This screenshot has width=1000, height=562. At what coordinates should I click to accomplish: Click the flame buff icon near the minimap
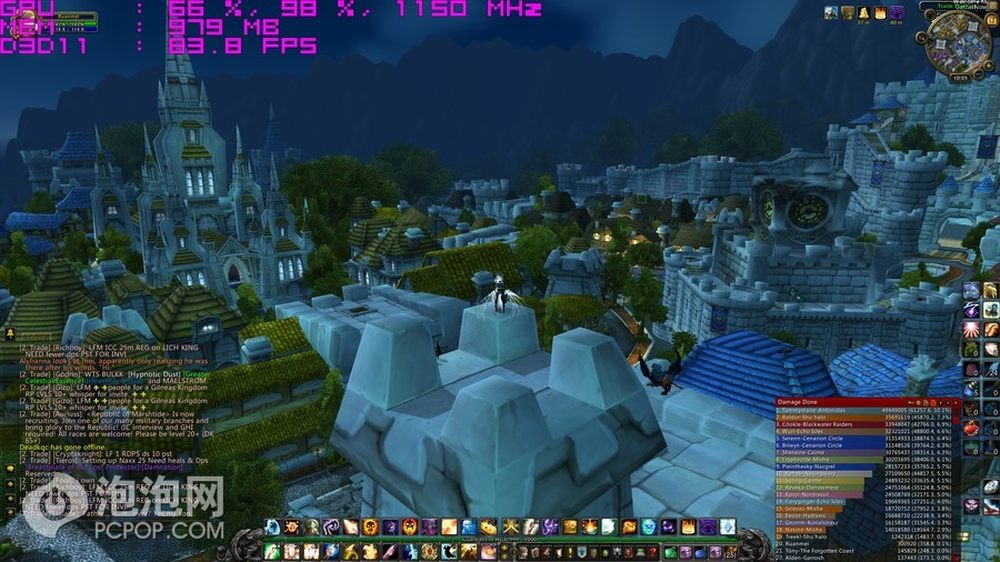pos(880,13)
